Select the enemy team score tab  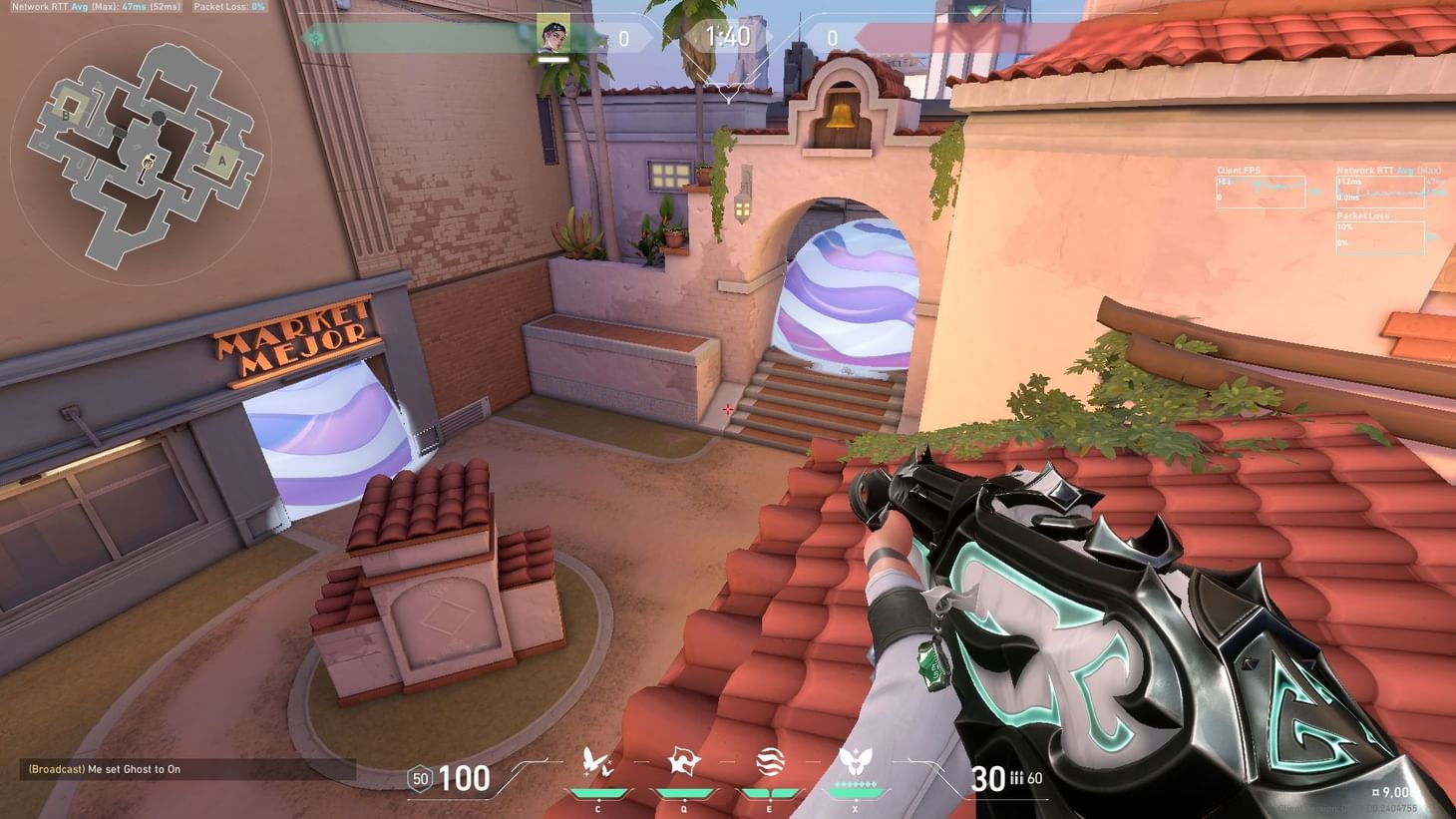coord(830,38)
